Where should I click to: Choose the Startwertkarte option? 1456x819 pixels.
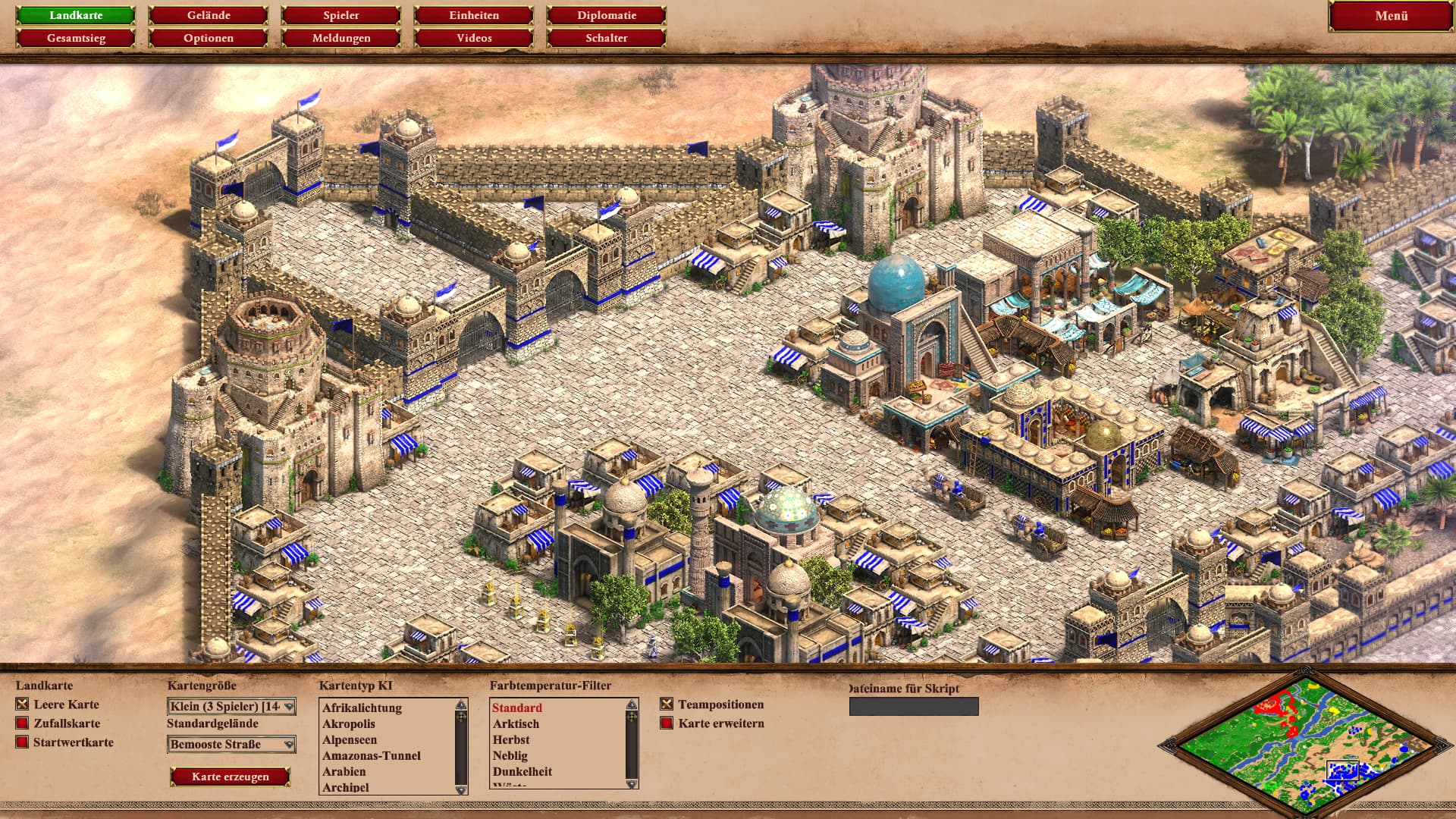[x=23, y=742]
